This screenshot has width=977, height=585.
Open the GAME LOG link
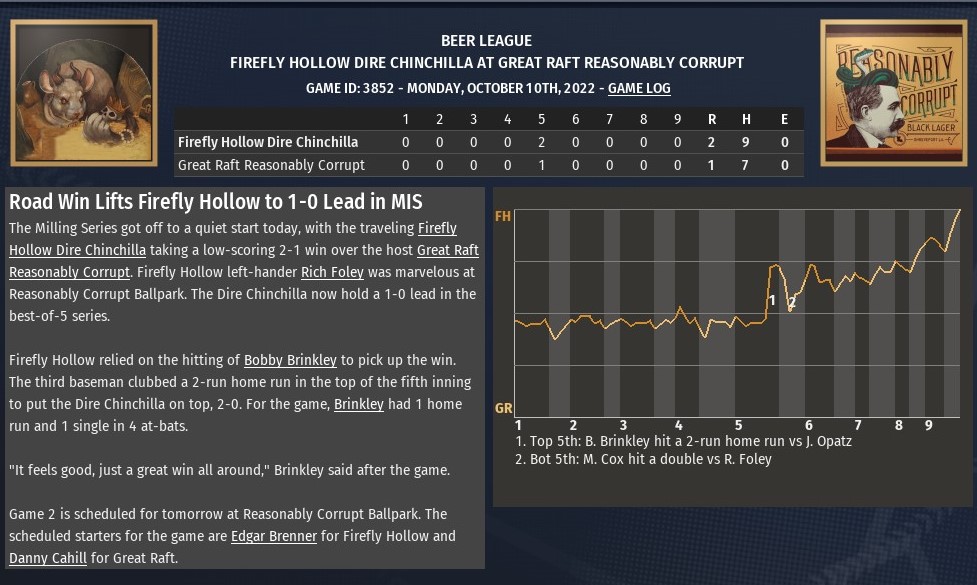(x=639, y=88)
